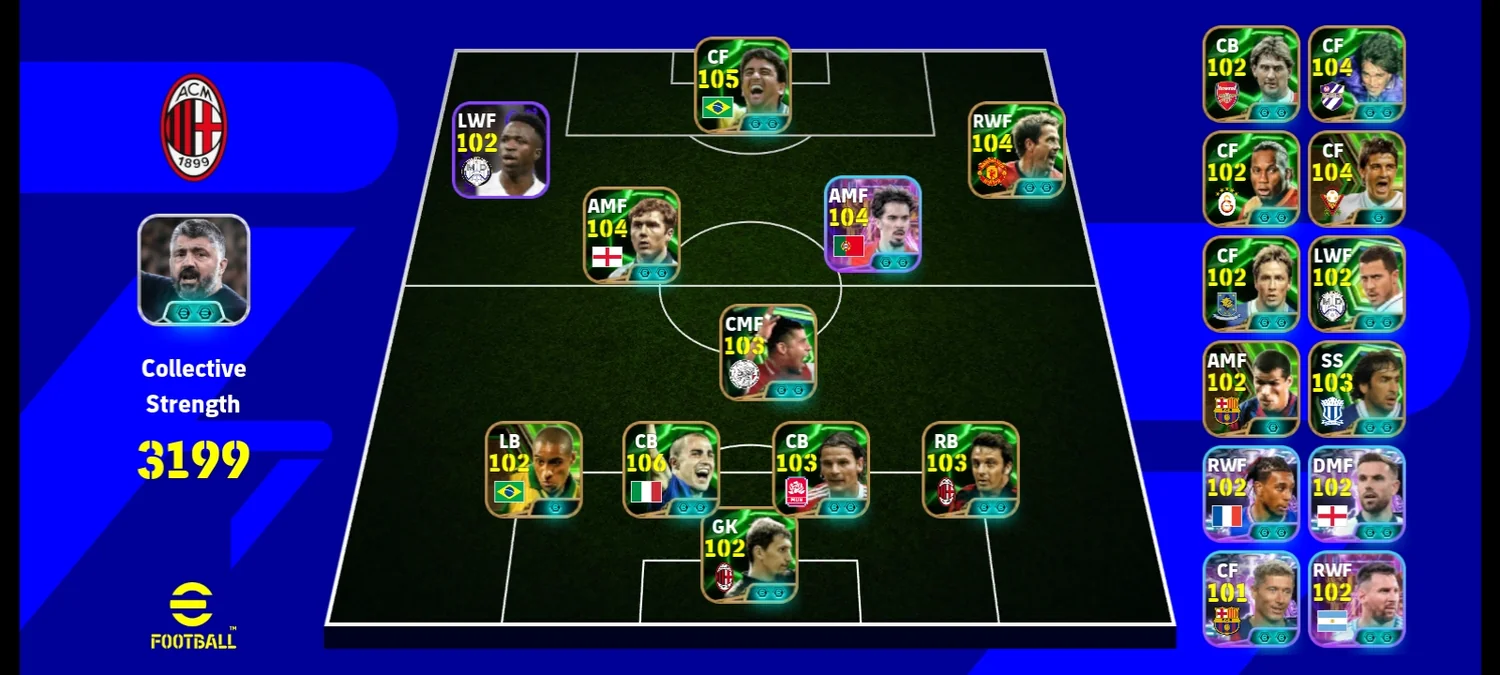Select the CMF 103 midfielder card
This screenshot has width=1500, height=675.
768,352
